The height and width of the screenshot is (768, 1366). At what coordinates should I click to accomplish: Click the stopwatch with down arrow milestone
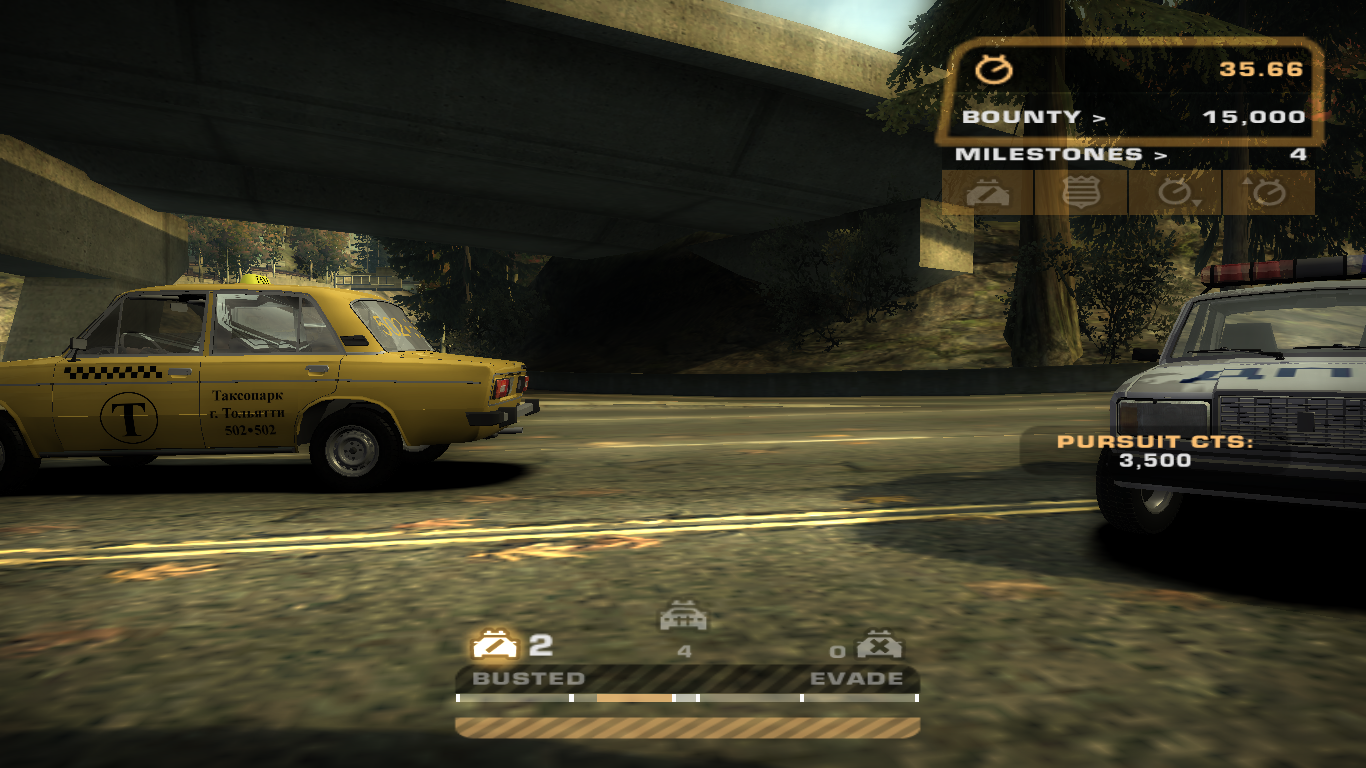(1175, 192)
